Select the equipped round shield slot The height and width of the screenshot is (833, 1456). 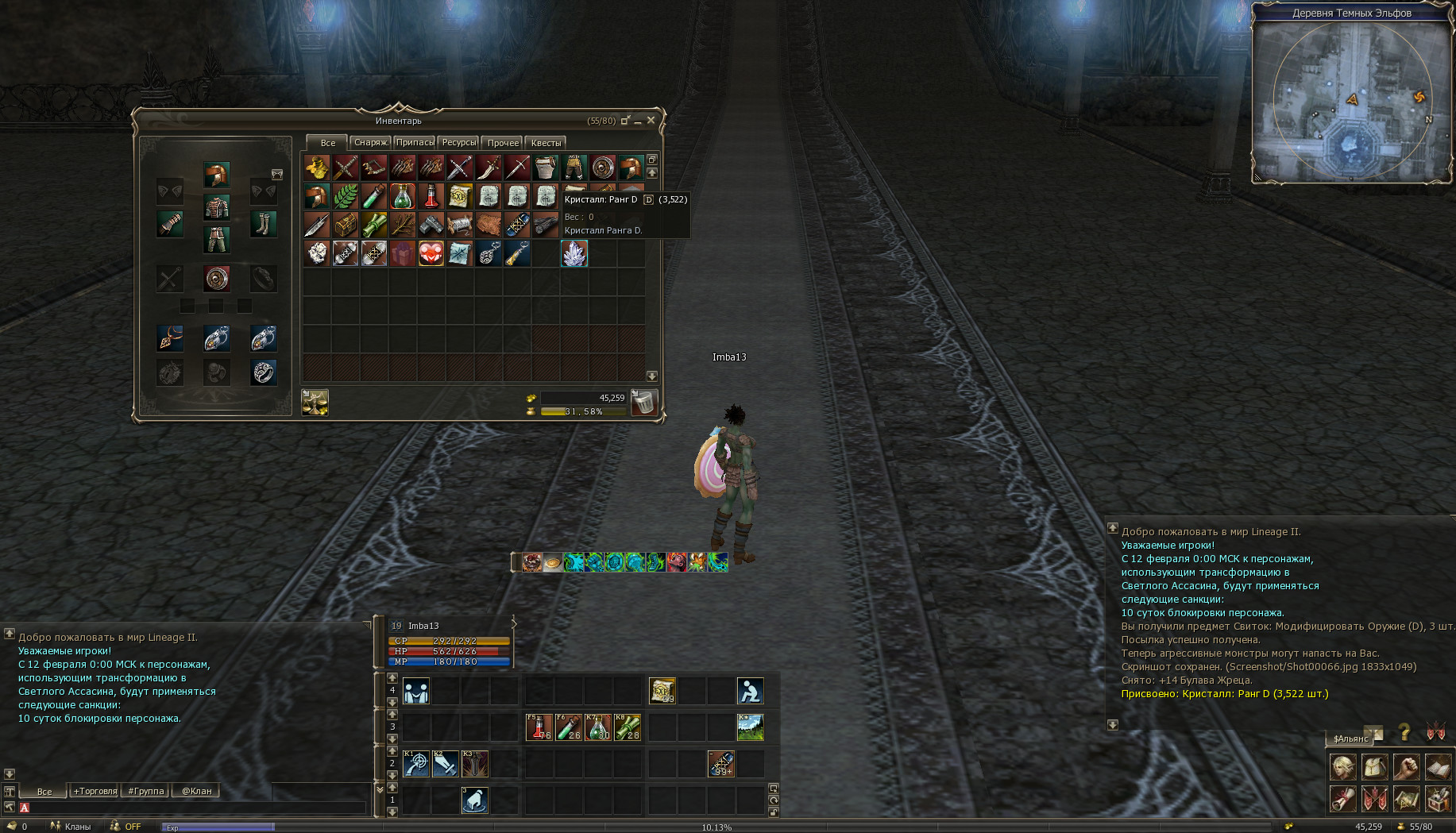tap(217, 279)
